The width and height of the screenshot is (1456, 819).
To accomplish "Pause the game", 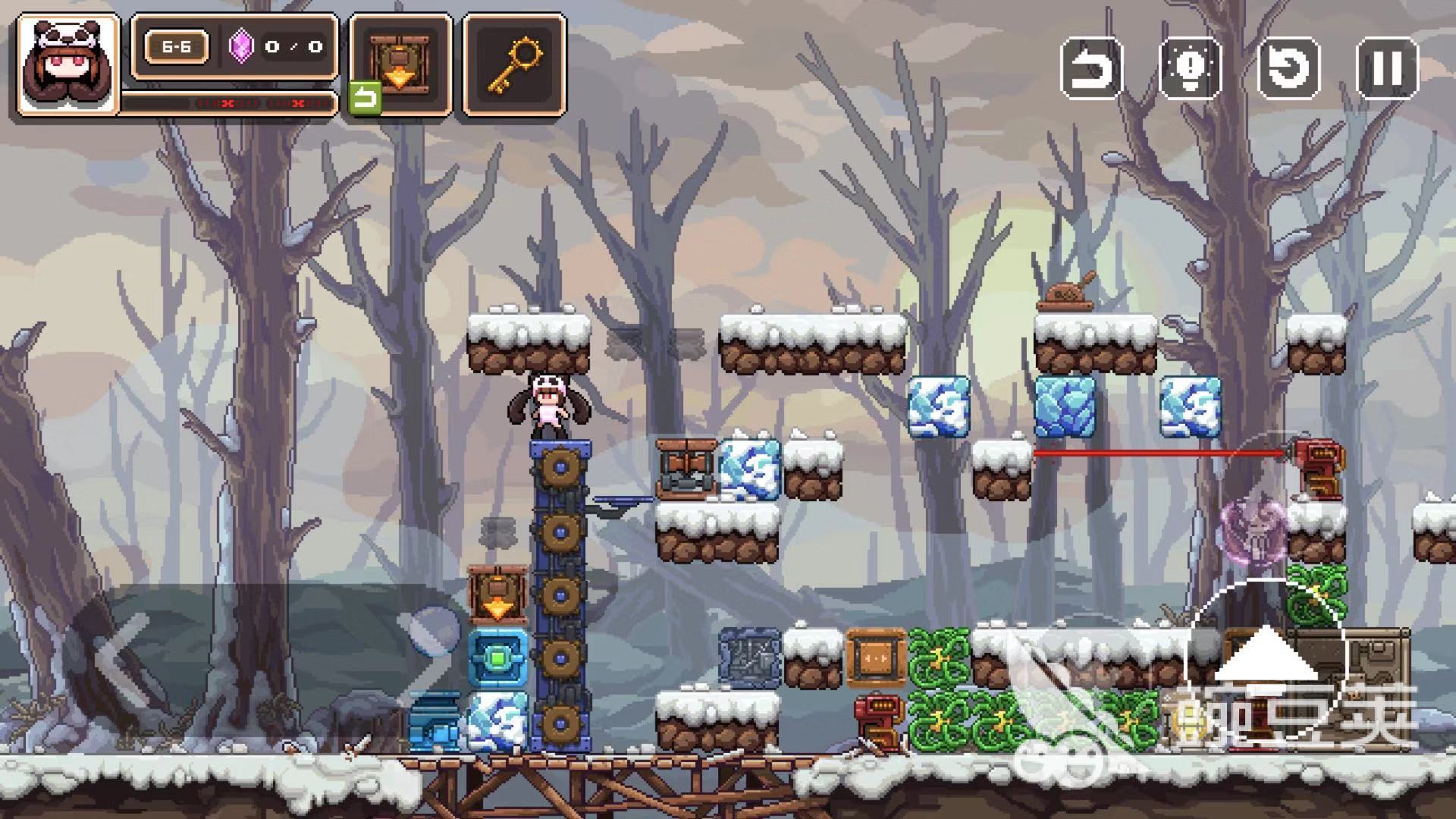I will point(1387,68).
